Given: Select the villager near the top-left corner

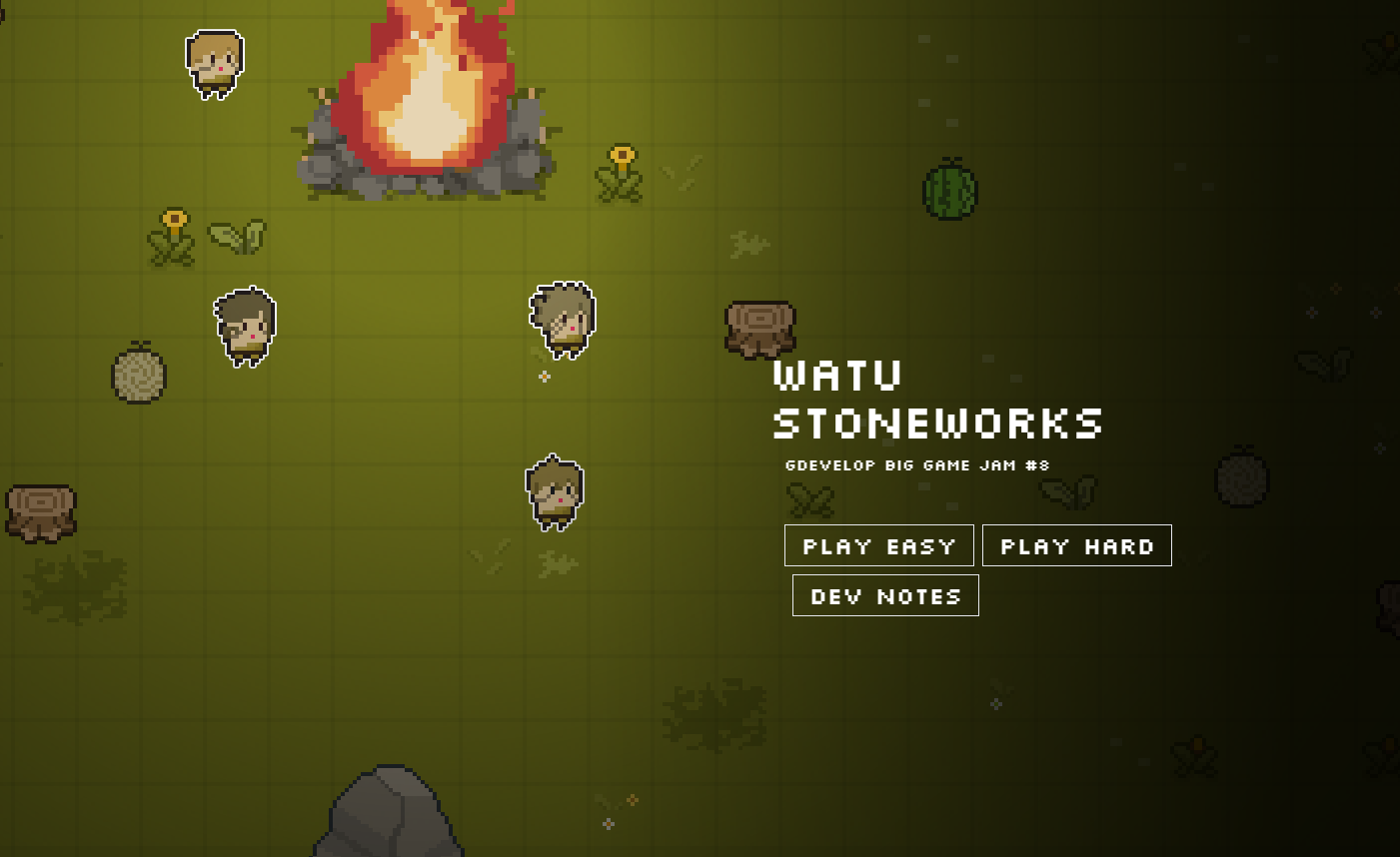Looking at the screenshot, I should (x=216, y=62).
